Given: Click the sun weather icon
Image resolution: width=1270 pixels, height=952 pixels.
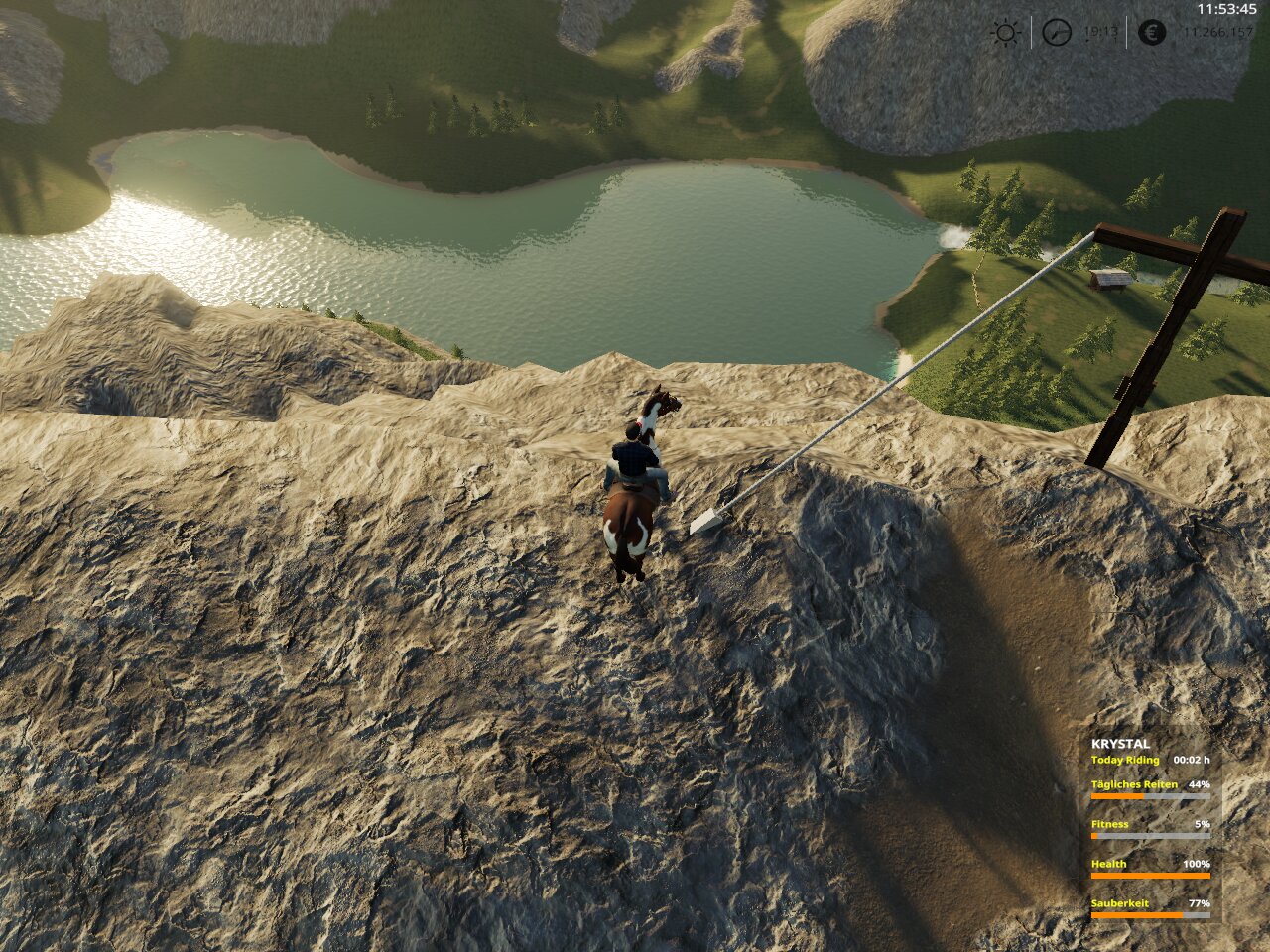Looking at the screenshot, I should (1005, 33).
